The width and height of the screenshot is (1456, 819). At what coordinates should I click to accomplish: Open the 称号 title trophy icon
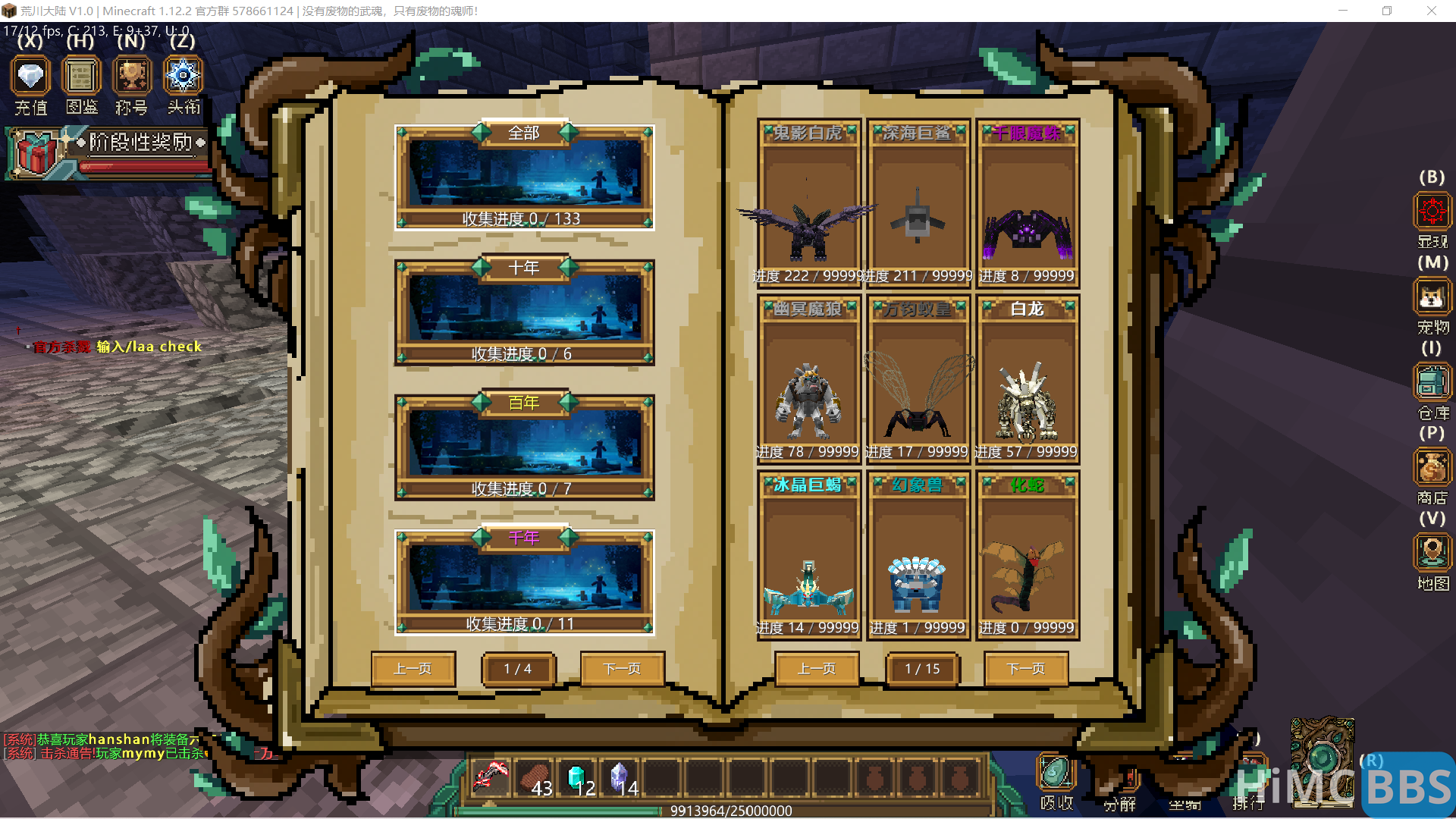pos(132,77)
